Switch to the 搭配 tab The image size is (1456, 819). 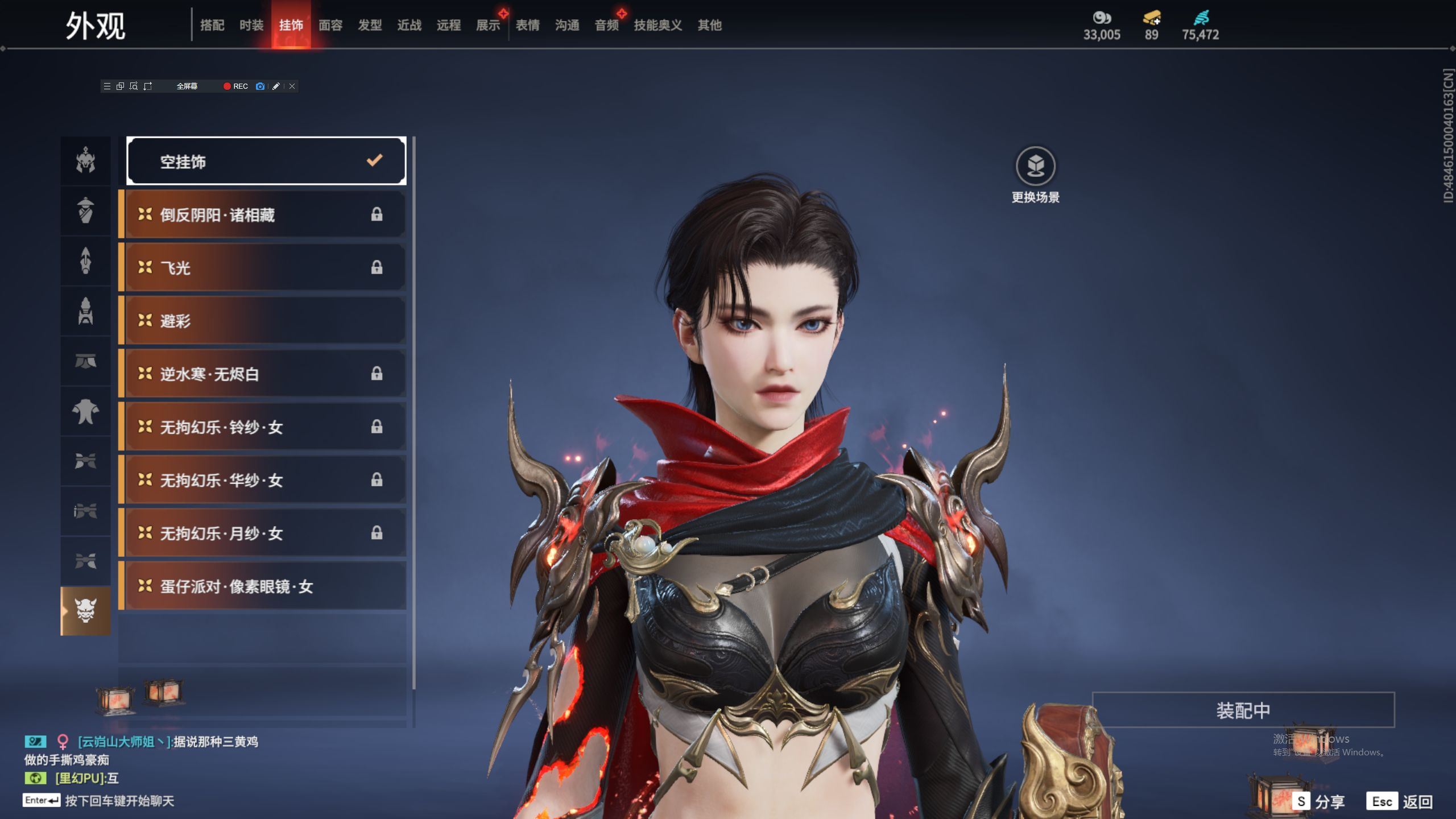point(212,25)
